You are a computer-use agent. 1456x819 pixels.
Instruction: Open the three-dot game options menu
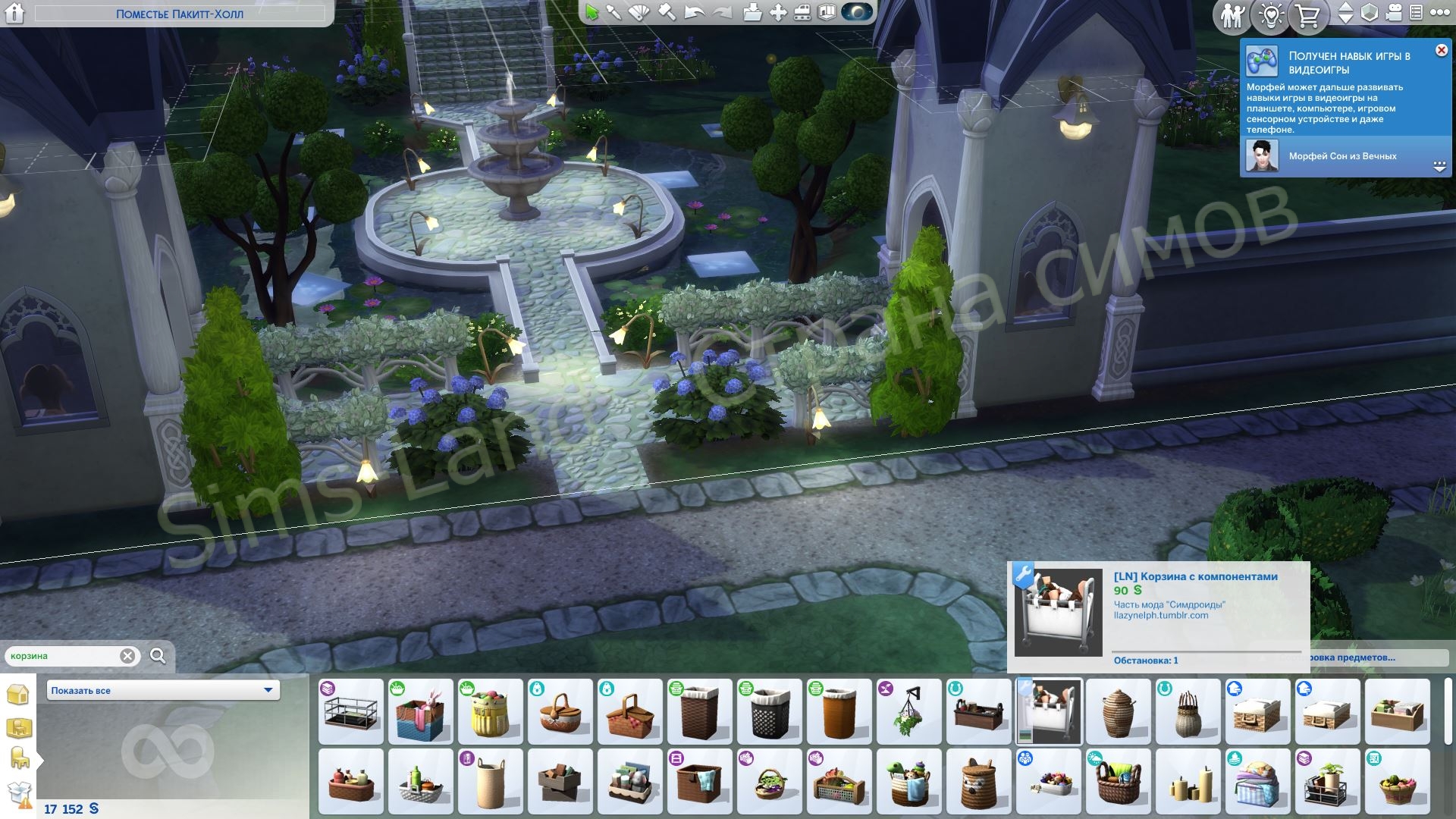click(1439, 13)
